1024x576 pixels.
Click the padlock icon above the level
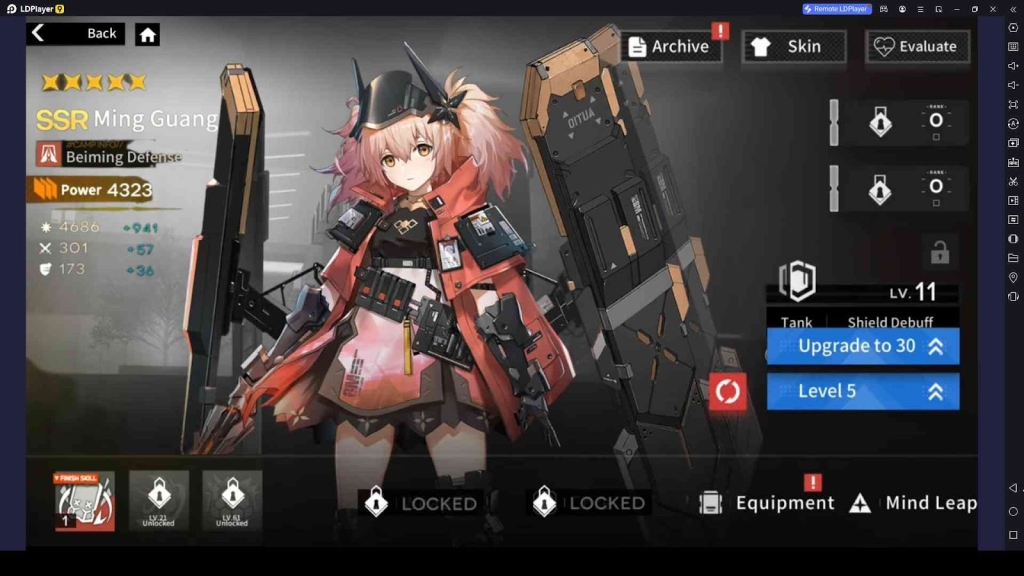coord(939,253)
